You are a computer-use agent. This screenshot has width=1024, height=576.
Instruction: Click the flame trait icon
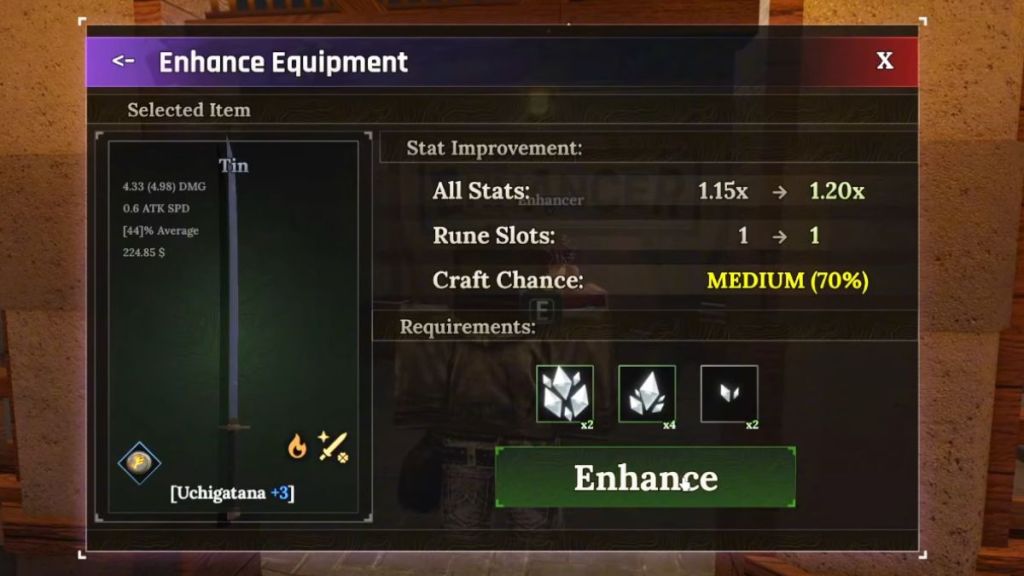(297, 446)
